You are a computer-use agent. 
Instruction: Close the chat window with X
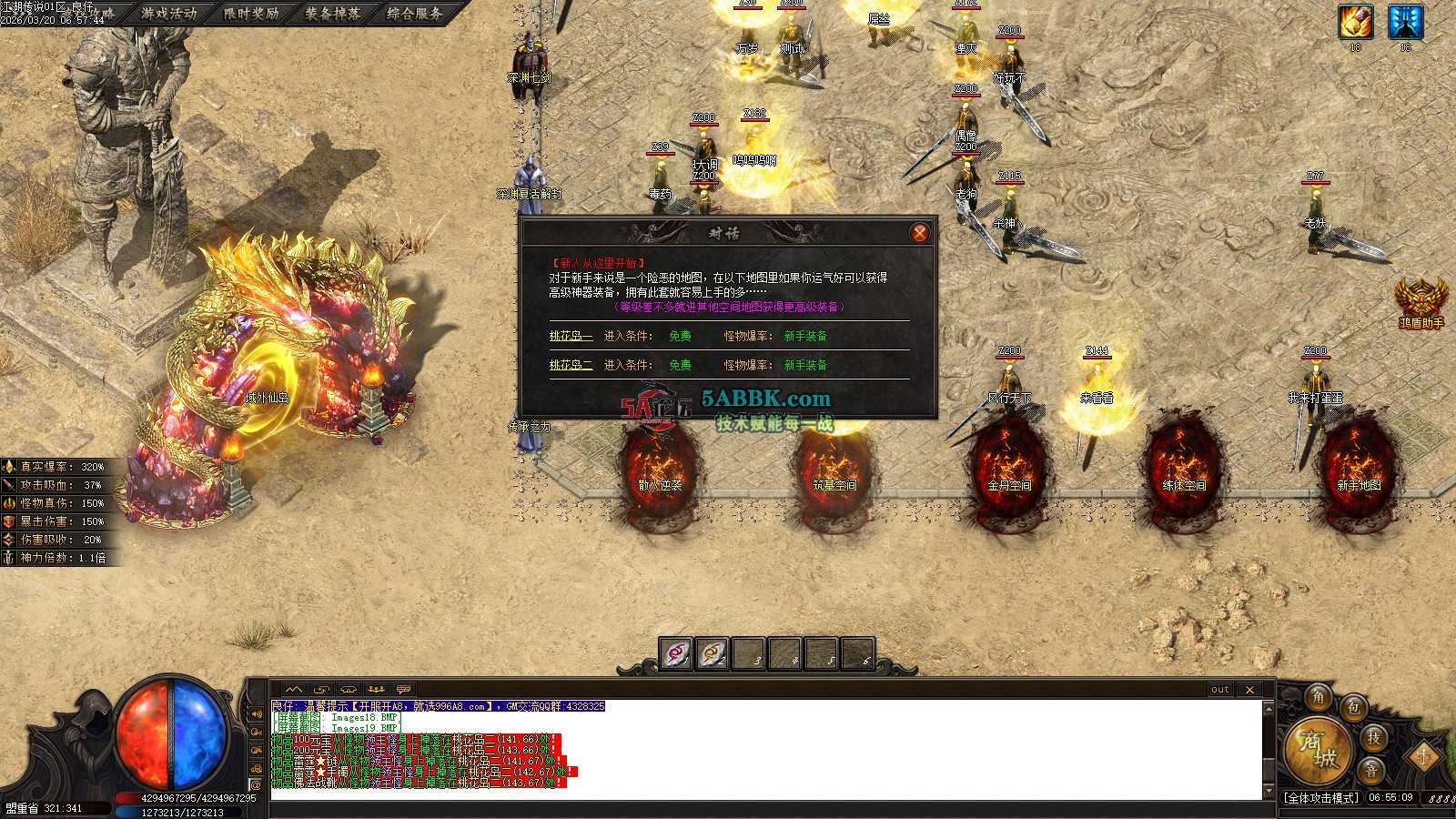coord(1249,690)
